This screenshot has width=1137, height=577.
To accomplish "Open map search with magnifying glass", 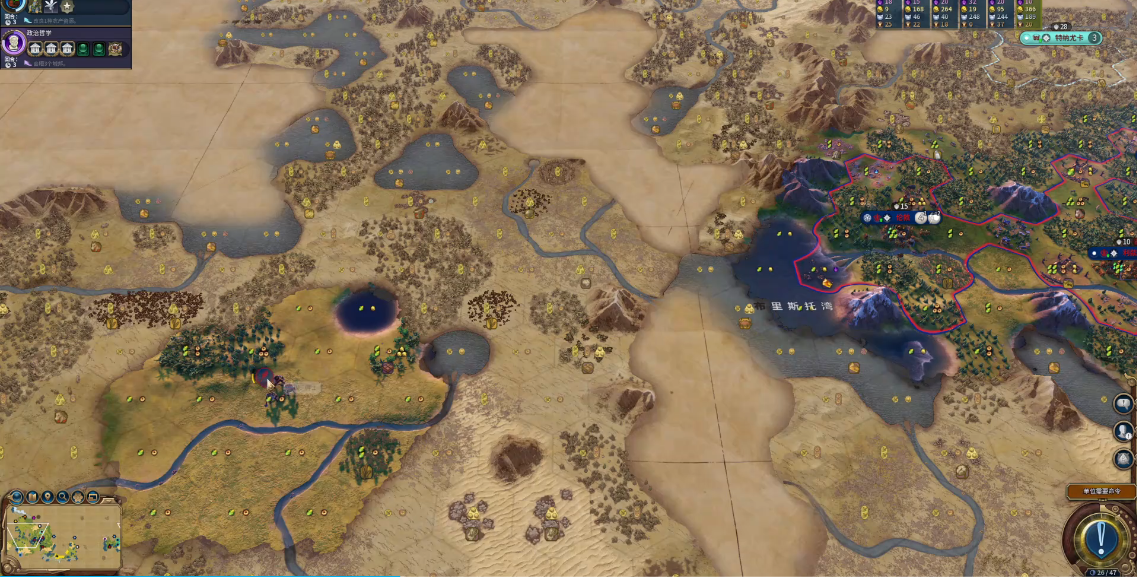I will click(x=63, y=497).
